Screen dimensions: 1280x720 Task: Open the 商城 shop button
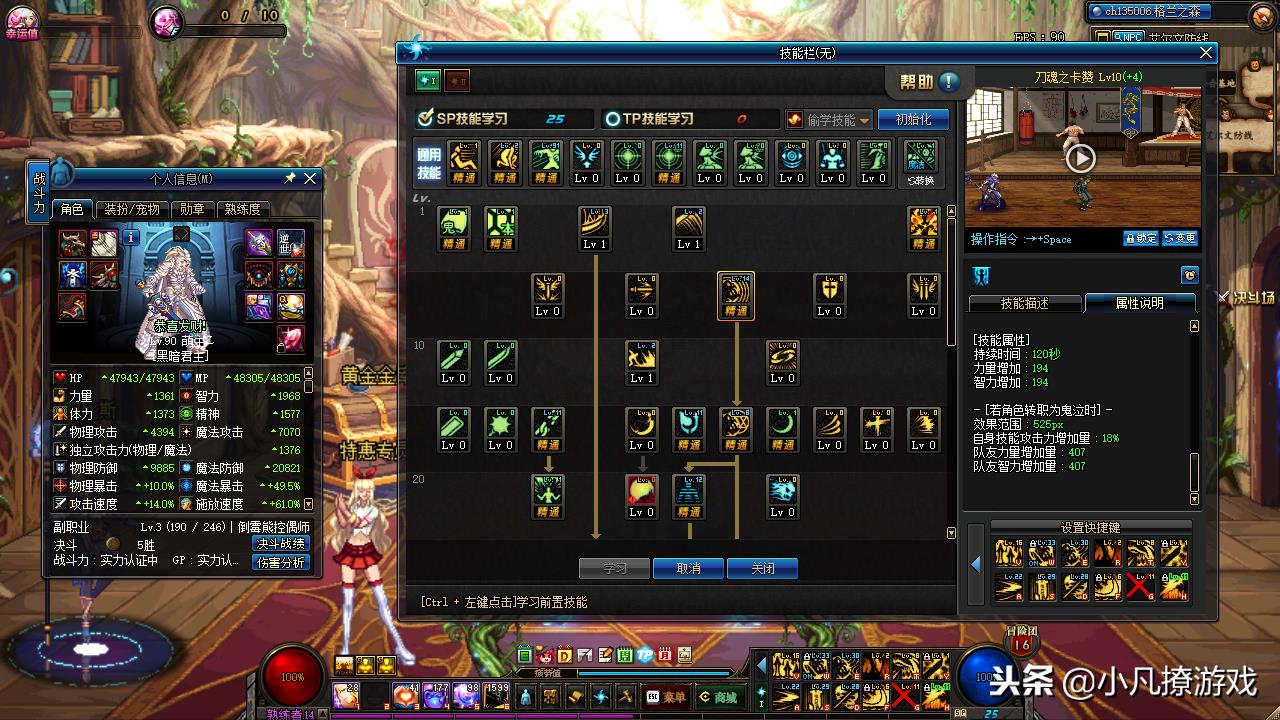719,697
